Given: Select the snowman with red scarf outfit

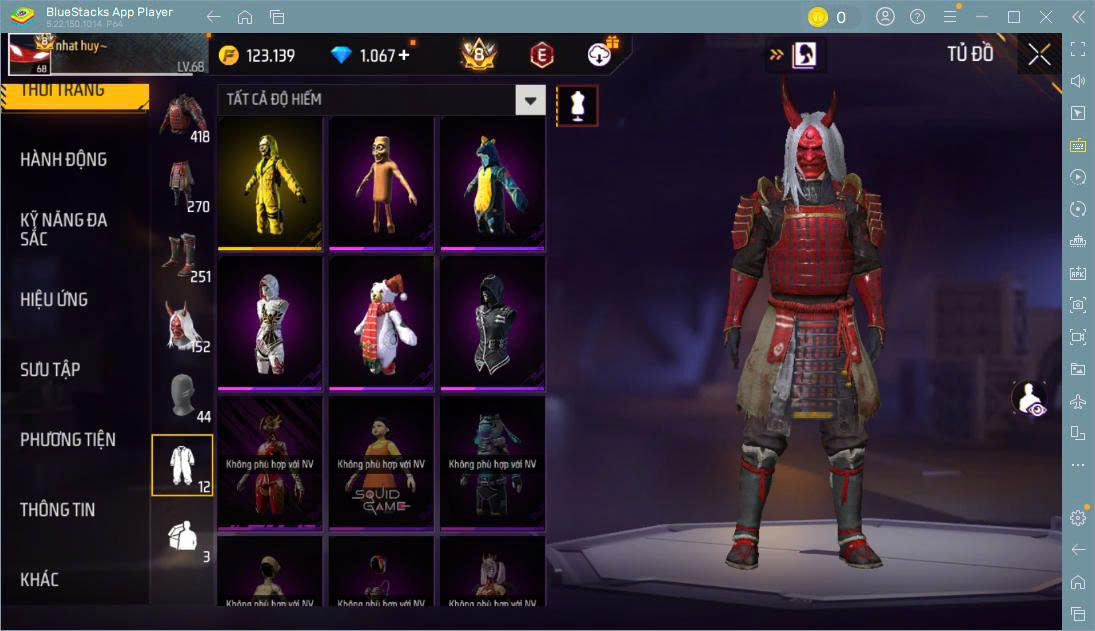Looking at the screenshot, I should [x=381, y=323].
